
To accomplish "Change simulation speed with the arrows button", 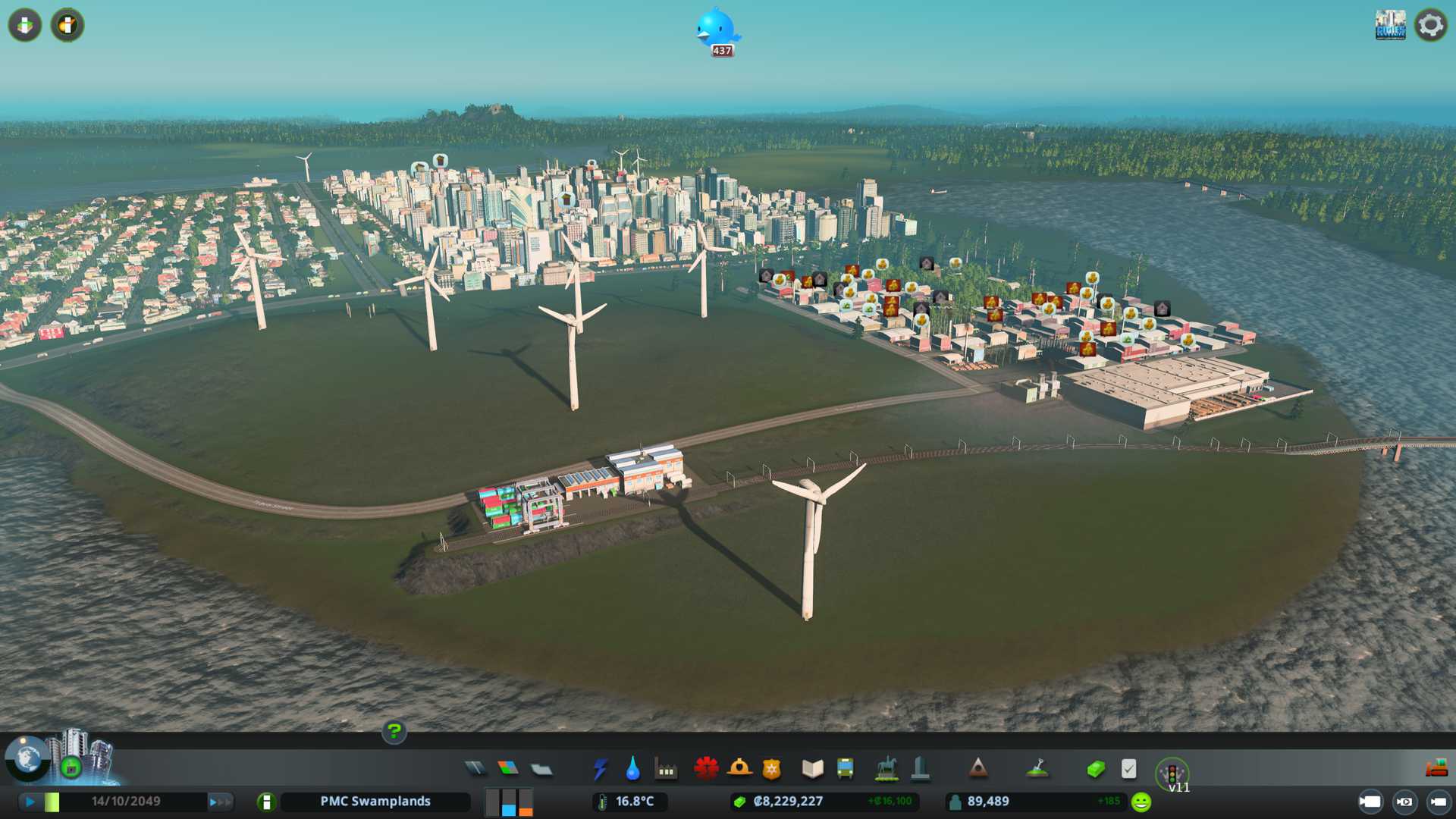I will (x=220, y=802).
